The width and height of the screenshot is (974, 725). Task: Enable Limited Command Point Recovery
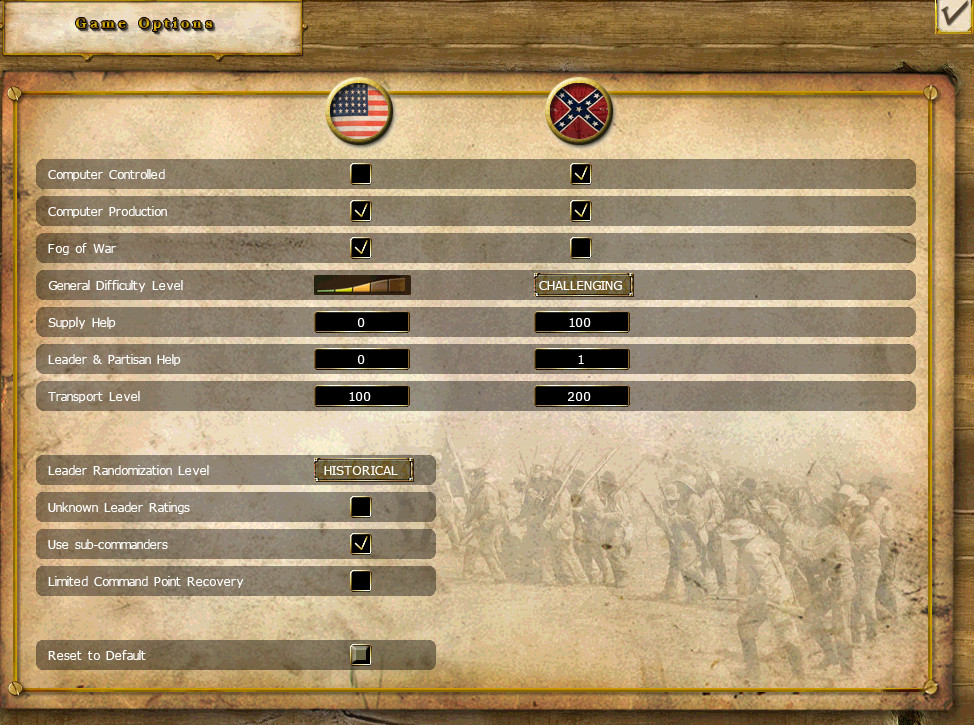tap(361, 581)
